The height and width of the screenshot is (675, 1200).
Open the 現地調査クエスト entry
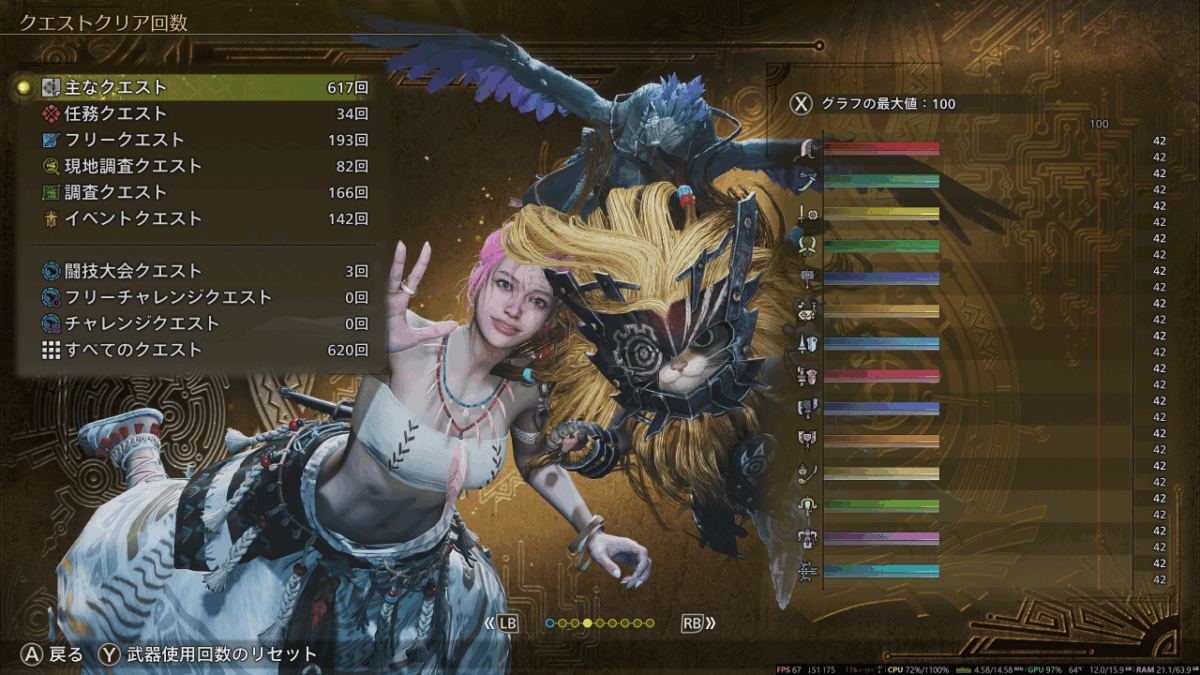tap(200, 166)
